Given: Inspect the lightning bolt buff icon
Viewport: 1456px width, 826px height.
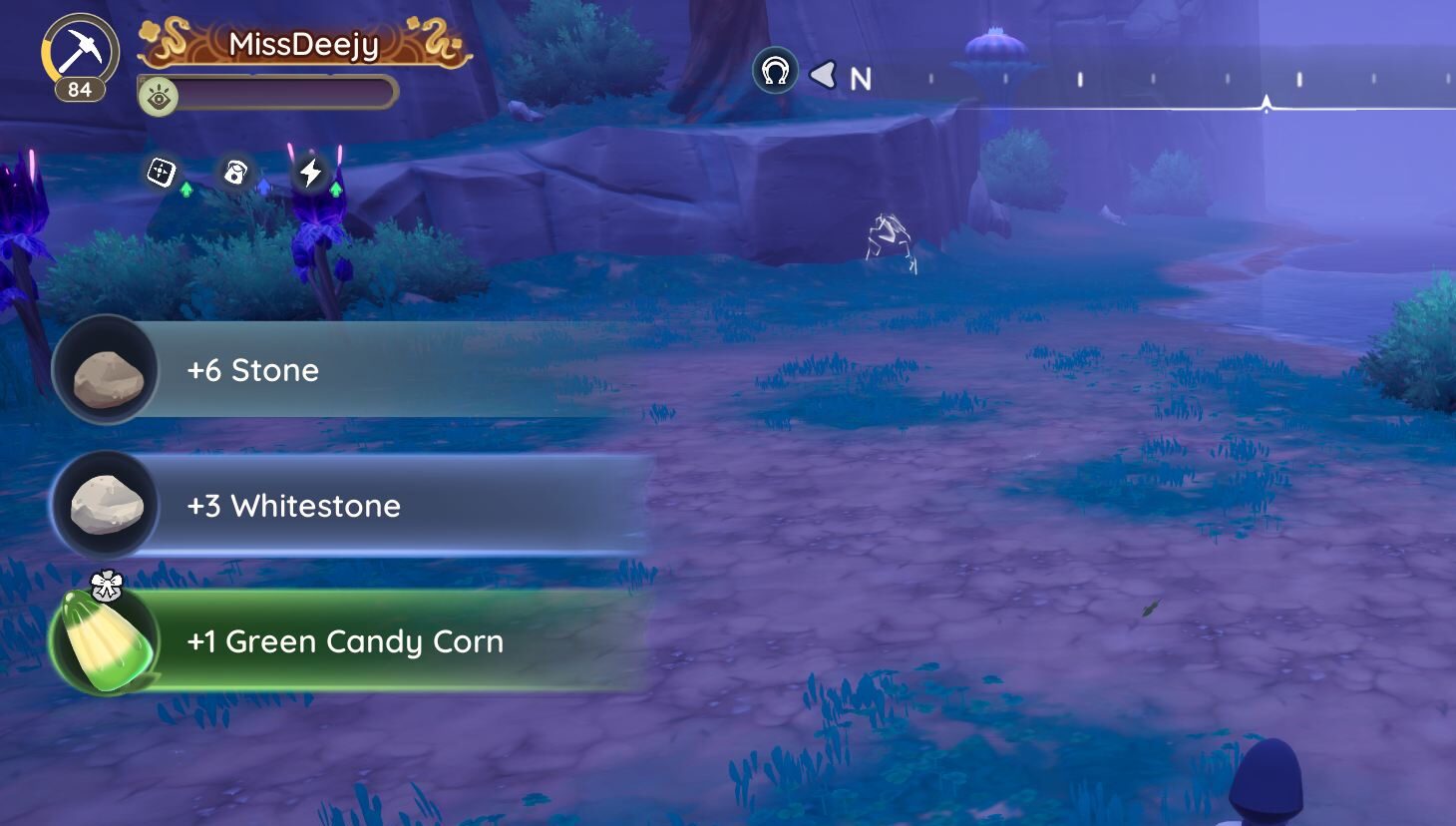Looking at the screenshot, I should 310,173.
